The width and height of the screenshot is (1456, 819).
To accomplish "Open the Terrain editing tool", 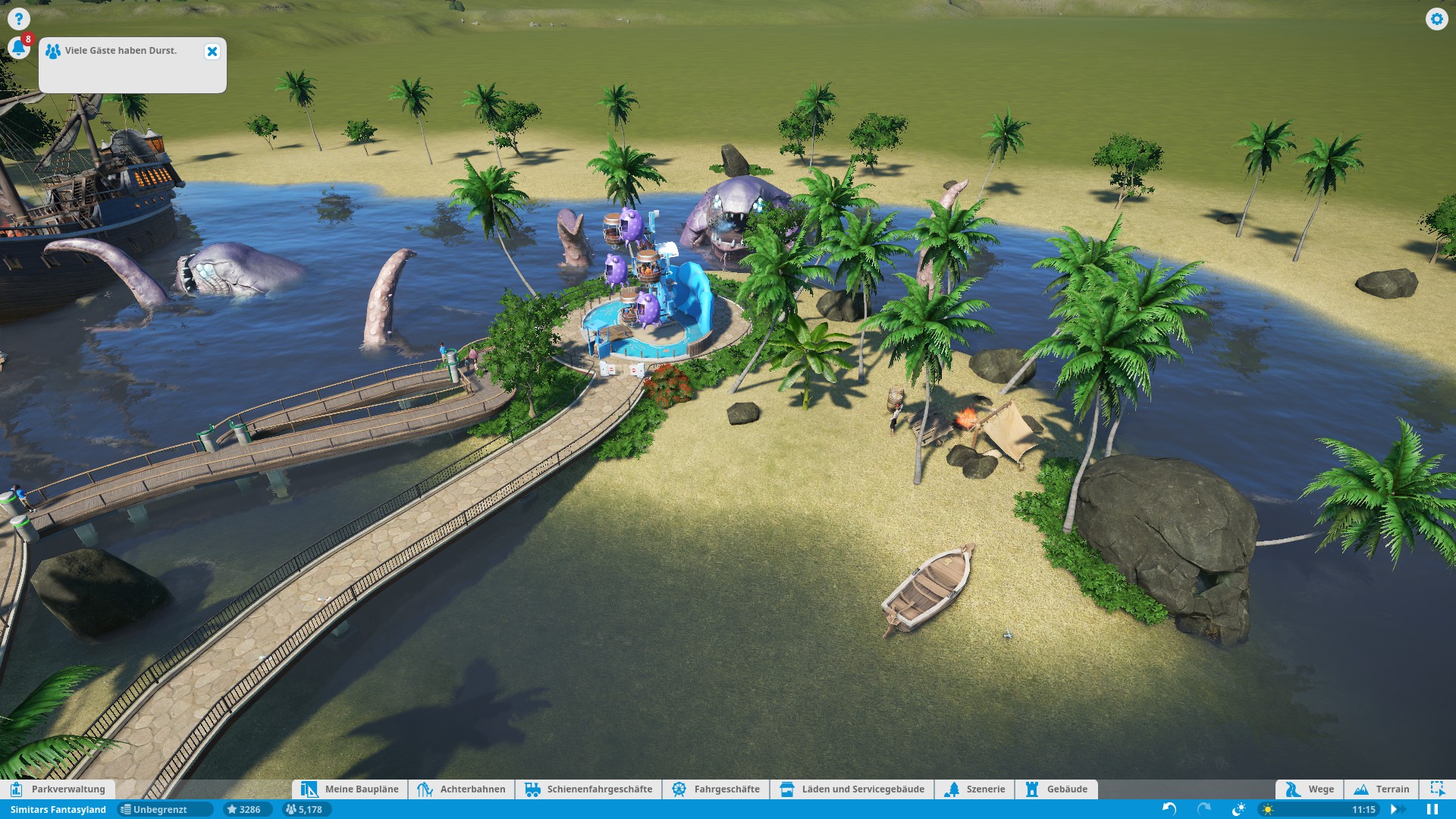I will tap(1382, 789).
